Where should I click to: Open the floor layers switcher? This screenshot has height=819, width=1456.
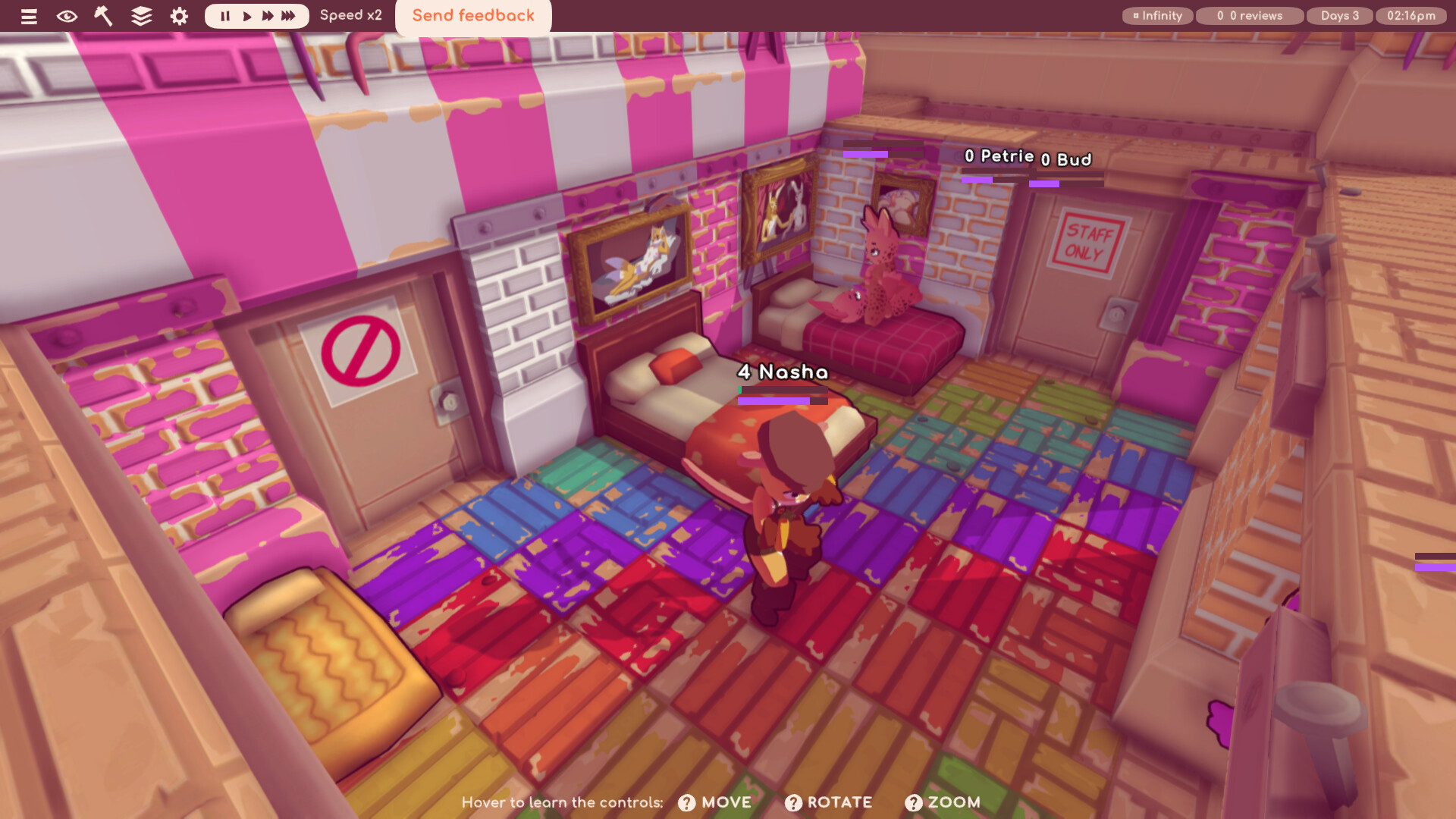pos(140,16)
